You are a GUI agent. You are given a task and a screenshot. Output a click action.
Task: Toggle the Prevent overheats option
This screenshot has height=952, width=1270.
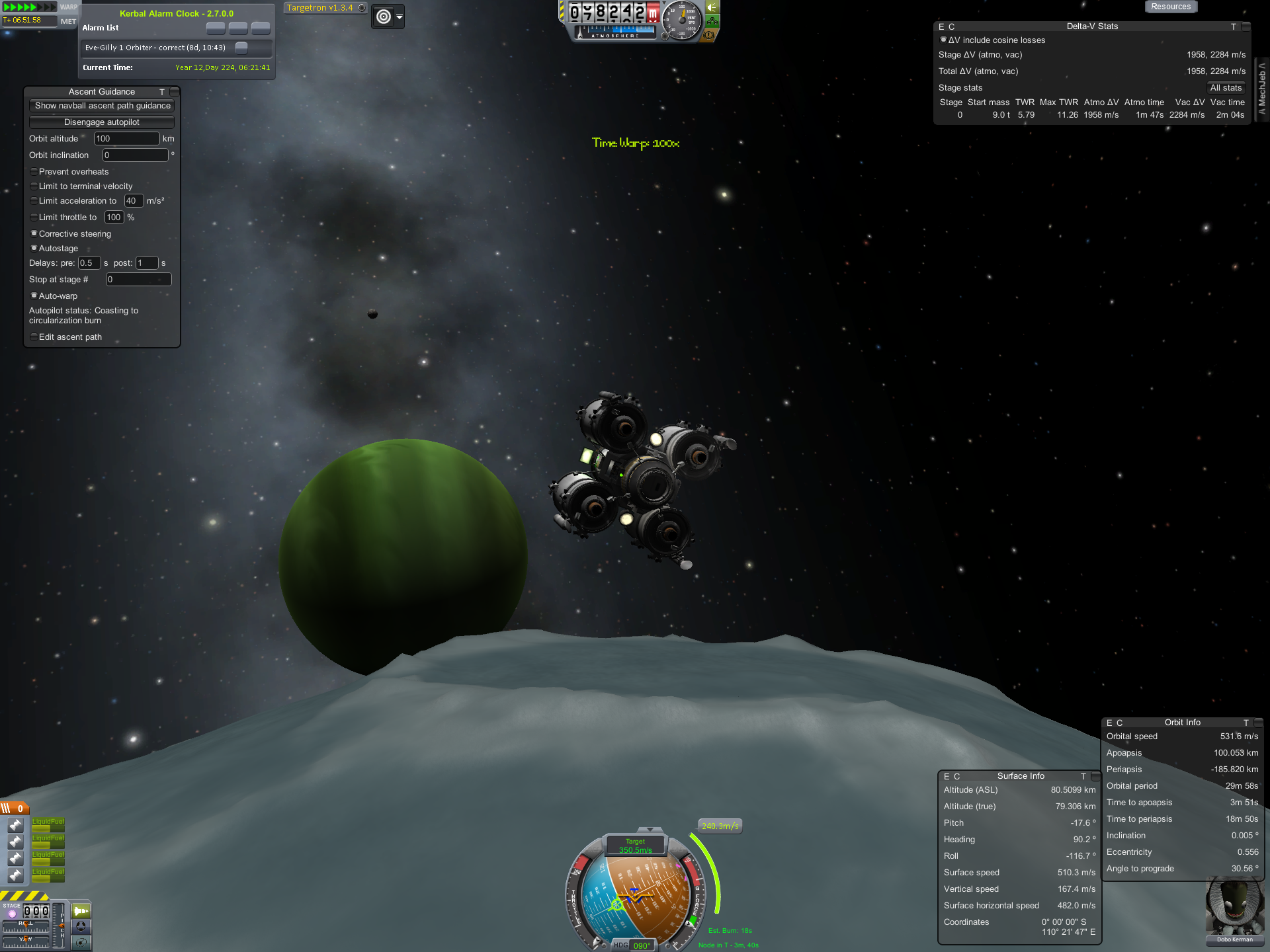[x=34, y=172]
